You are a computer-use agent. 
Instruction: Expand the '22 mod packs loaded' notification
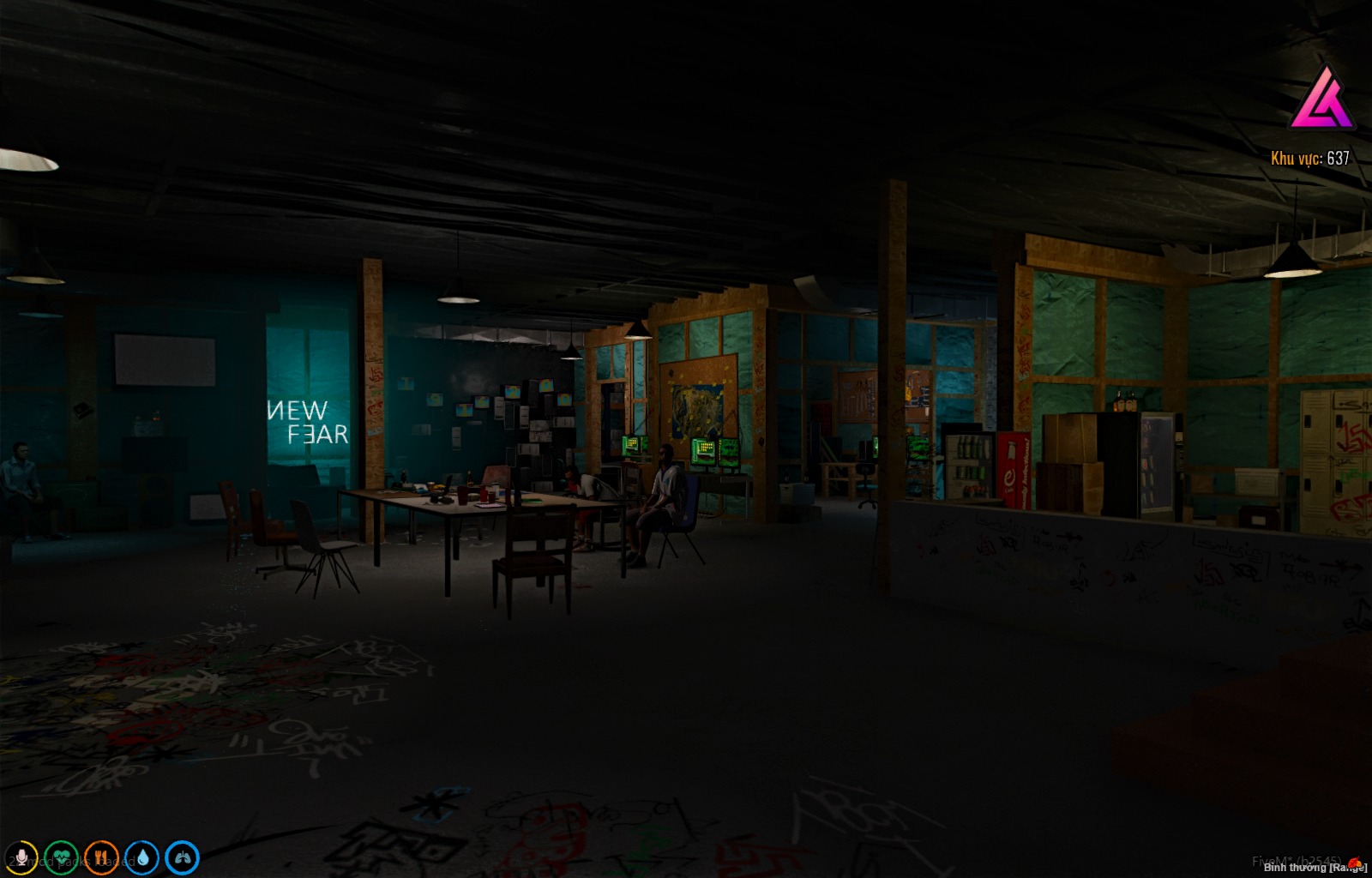click(x=69, y=861)
